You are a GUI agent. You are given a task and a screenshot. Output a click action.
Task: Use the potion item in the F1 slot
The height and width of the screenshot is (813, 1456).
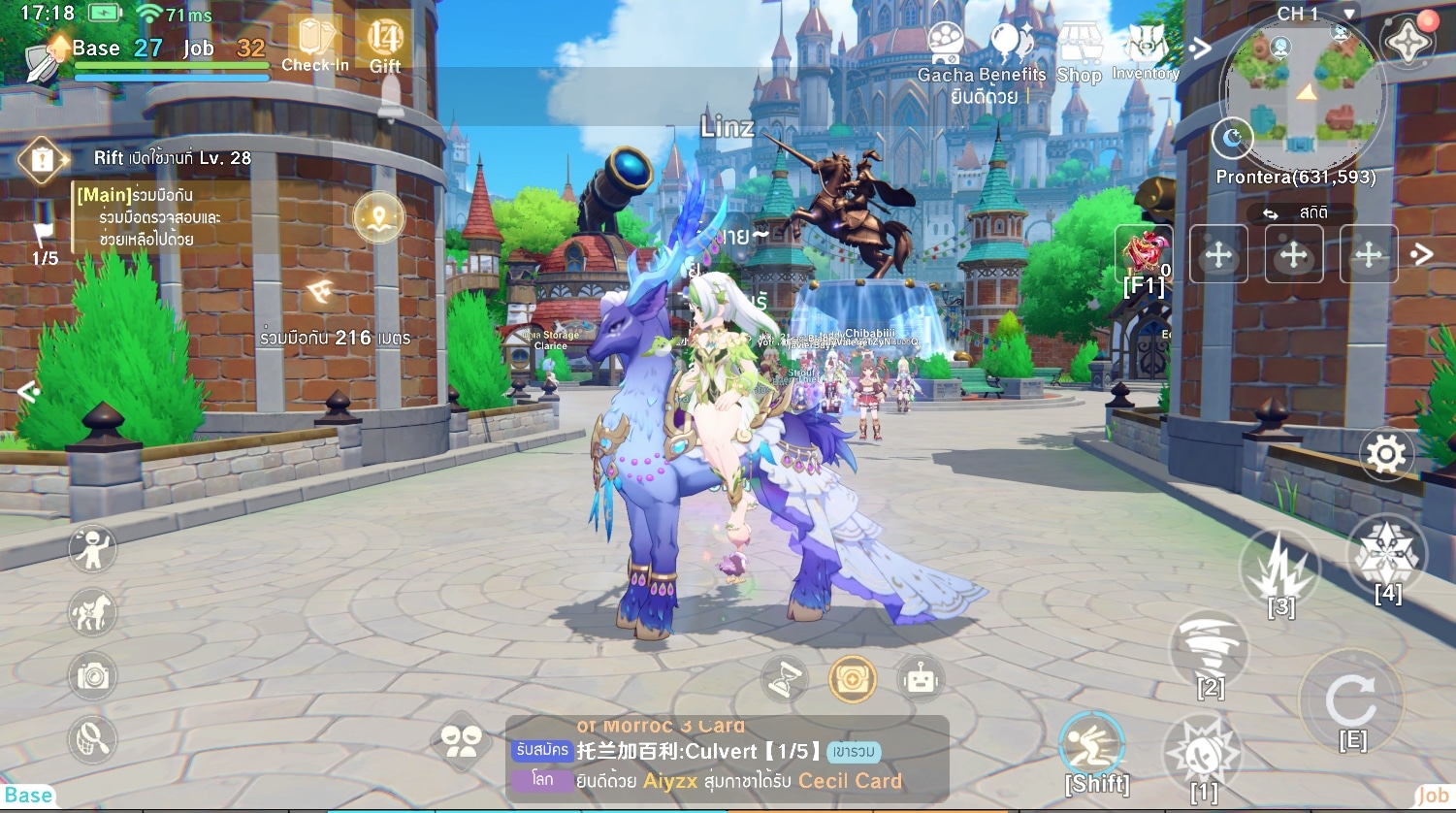click(1145, 255)
